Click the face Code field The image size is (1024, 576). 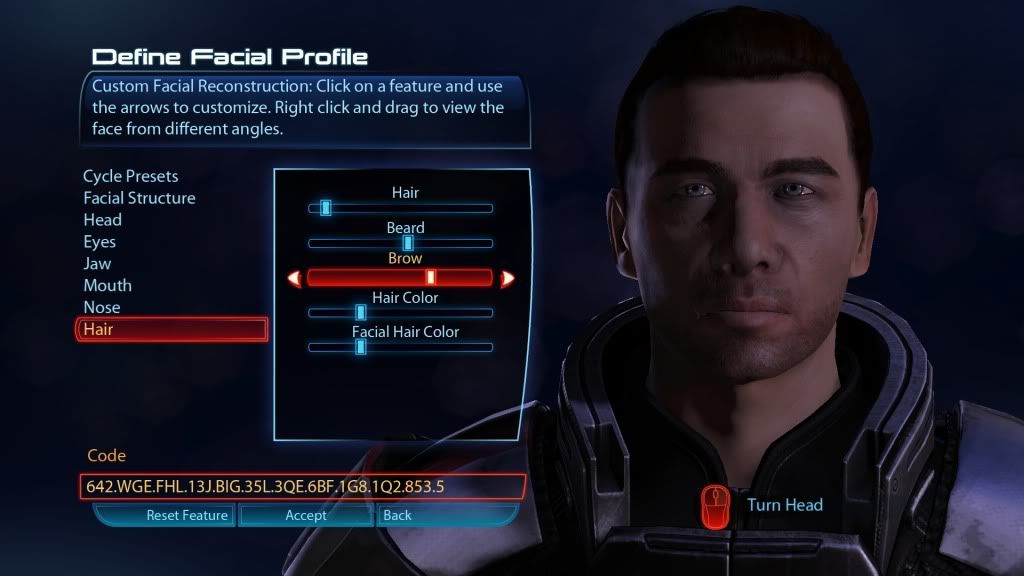click(x=301, y=487)
